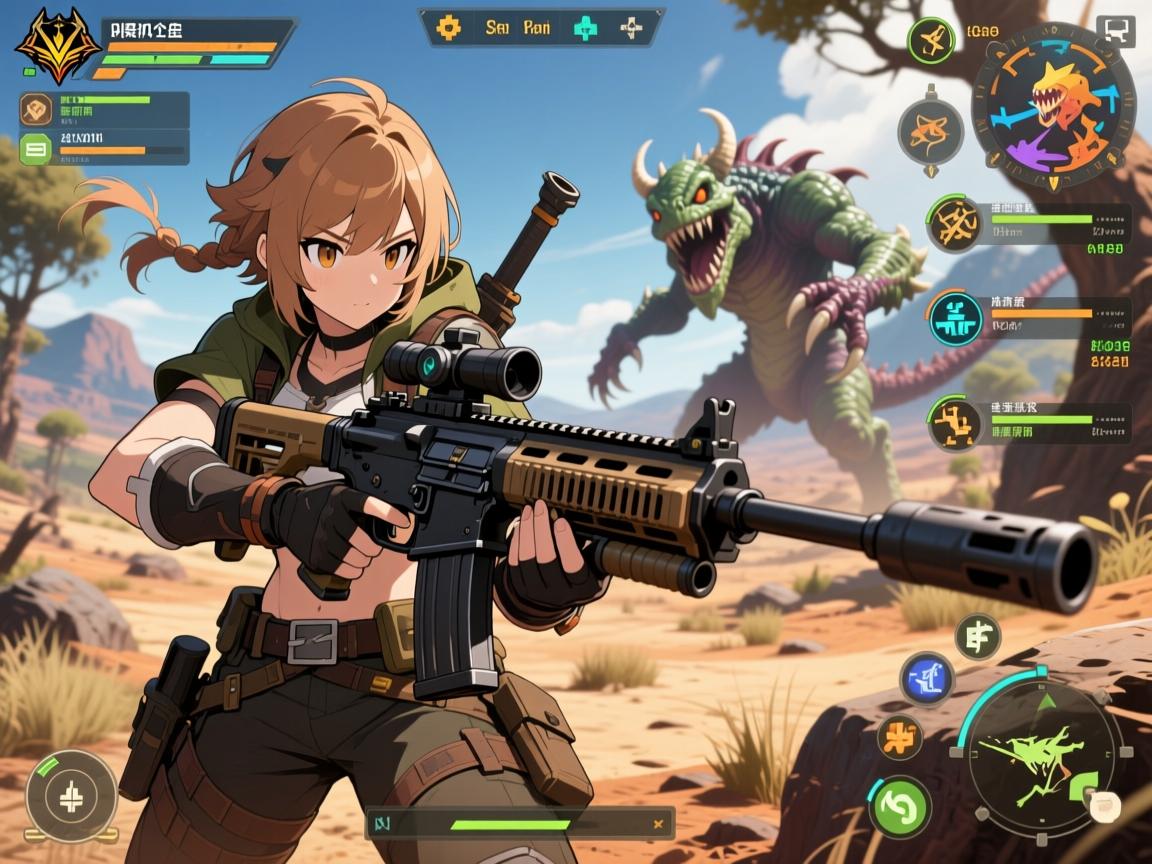Select the hanging grey medallion icon
Screen dimensions: 1152x864
click(930, 131)
